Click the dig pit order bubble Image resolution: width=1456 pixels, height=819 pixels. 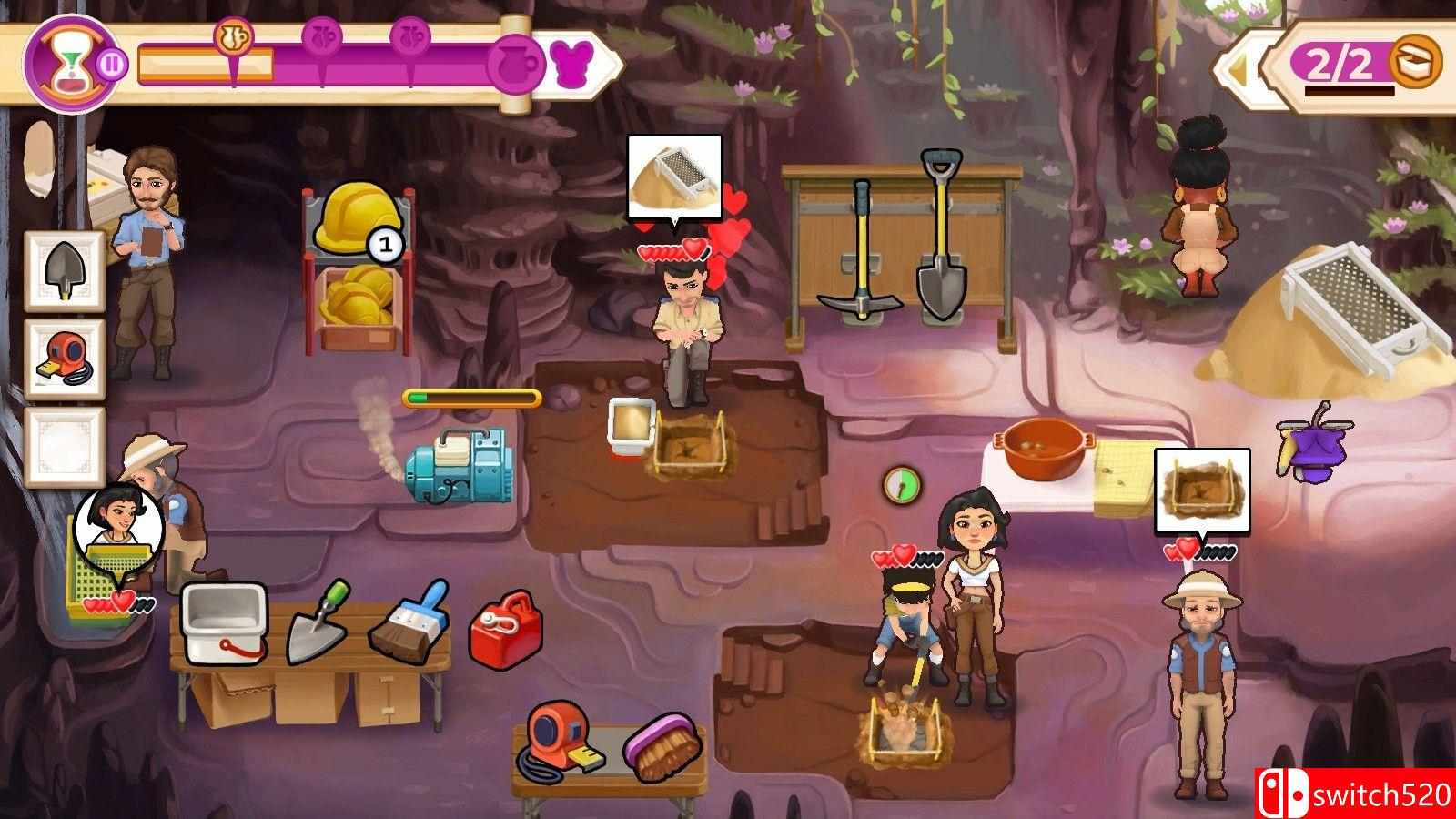click(x=1201, y=490)
